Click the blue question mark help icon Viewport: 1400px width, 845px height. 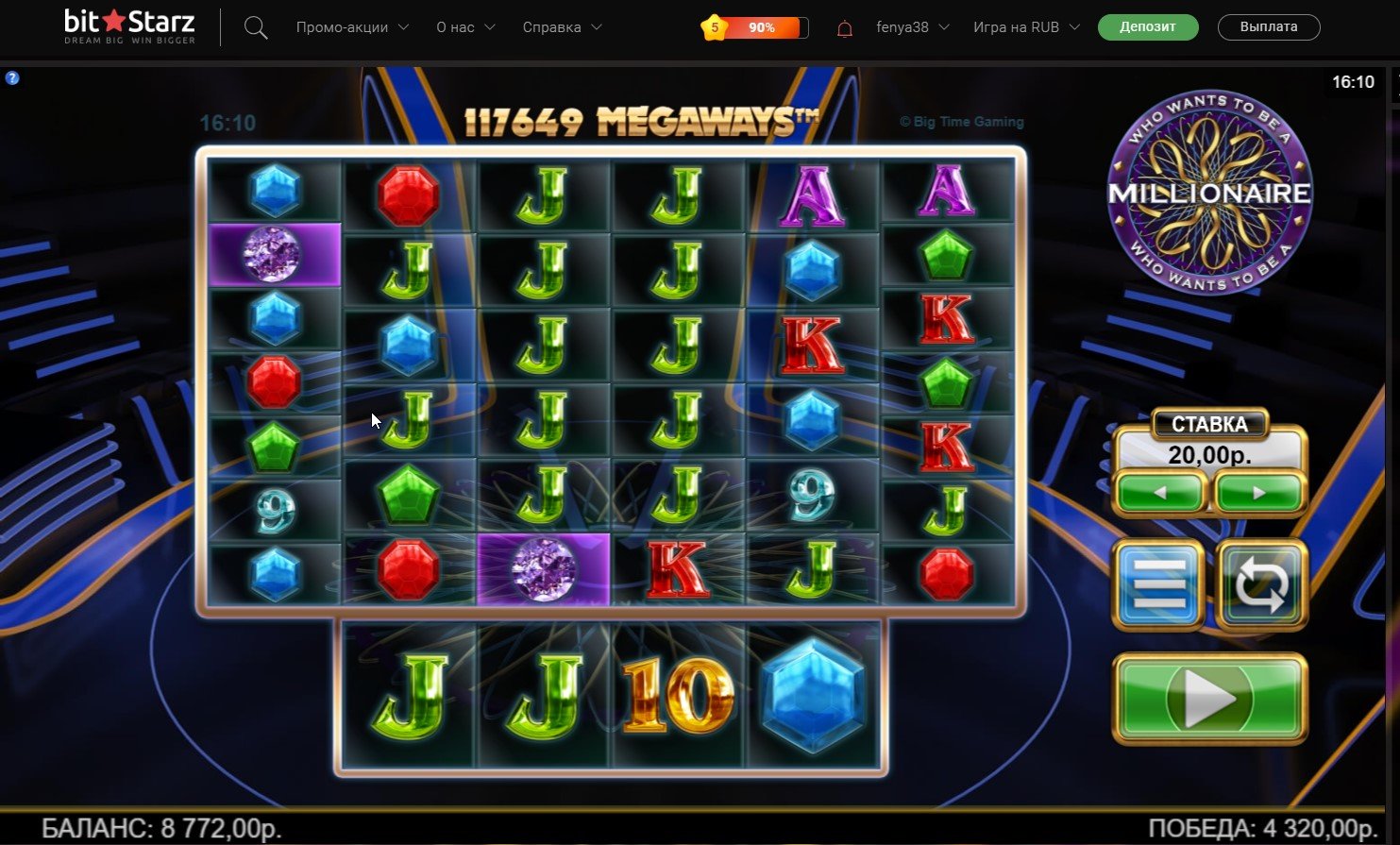click(12, 78)
